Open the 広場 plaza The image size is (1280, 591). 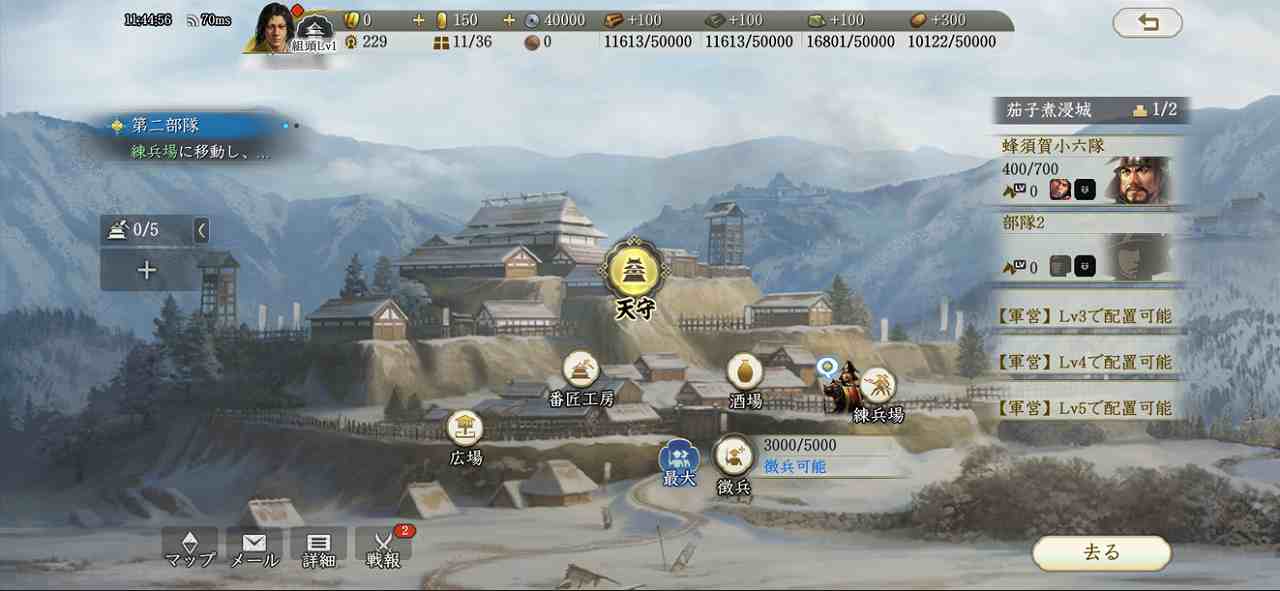[x=465, y=429]
